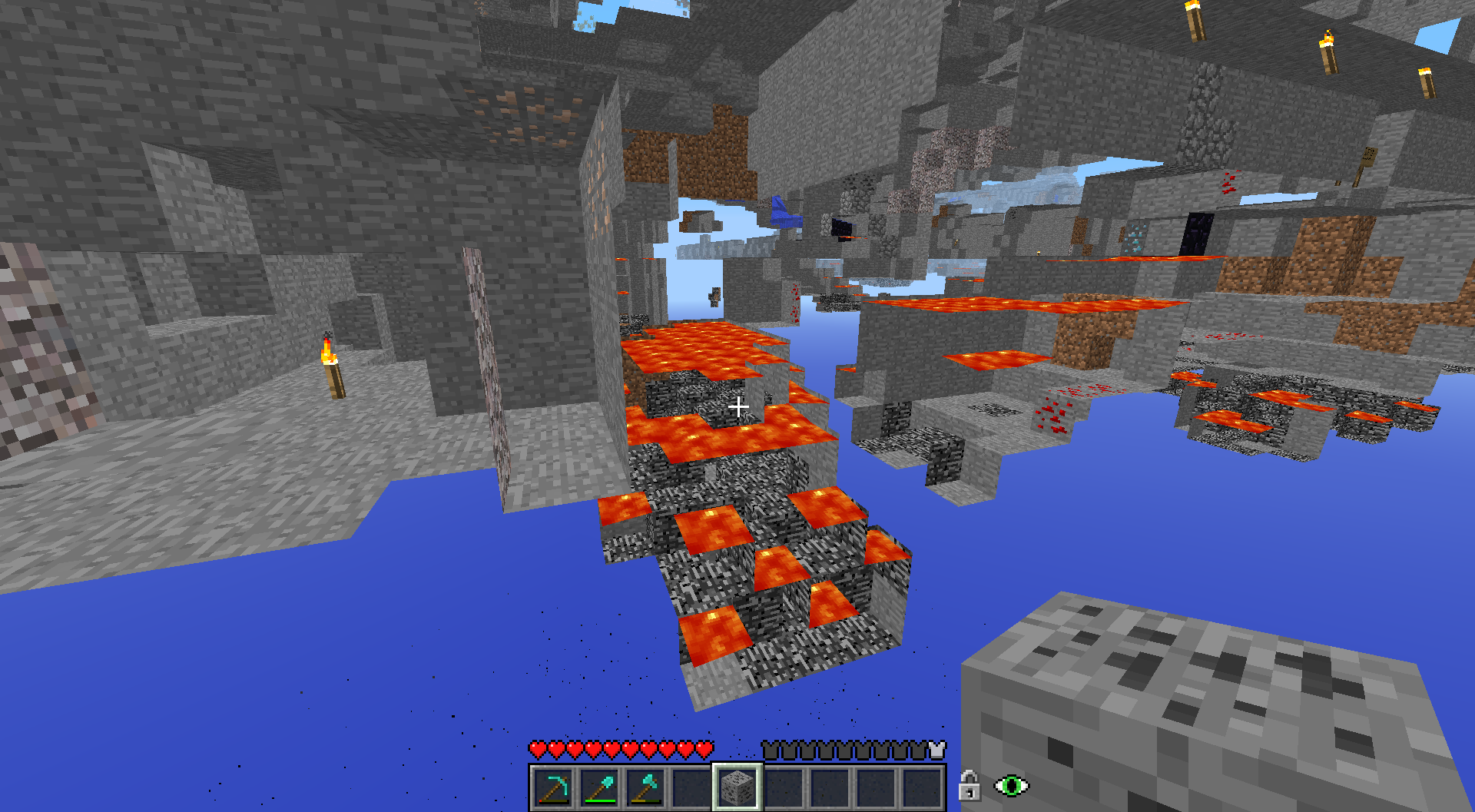Click the padlock icon beside the hotbar
The width and height of the screenshot is (1475, 812).
[x=970, y=786]
